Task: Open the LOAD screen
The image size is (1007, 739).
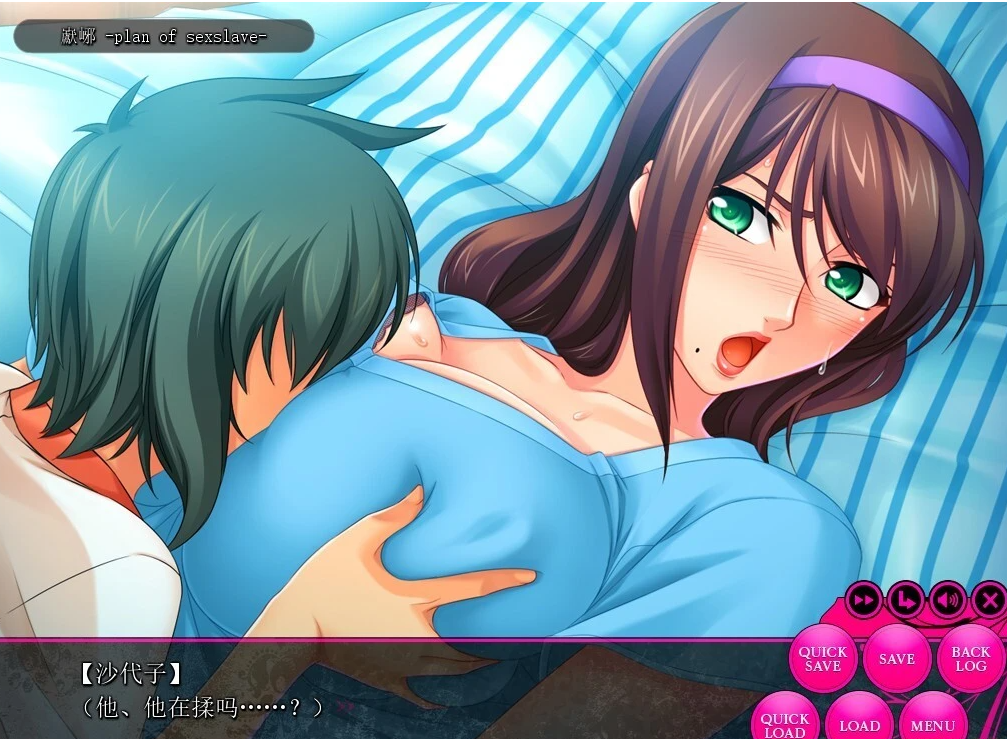Action: [x=859, y=724]
